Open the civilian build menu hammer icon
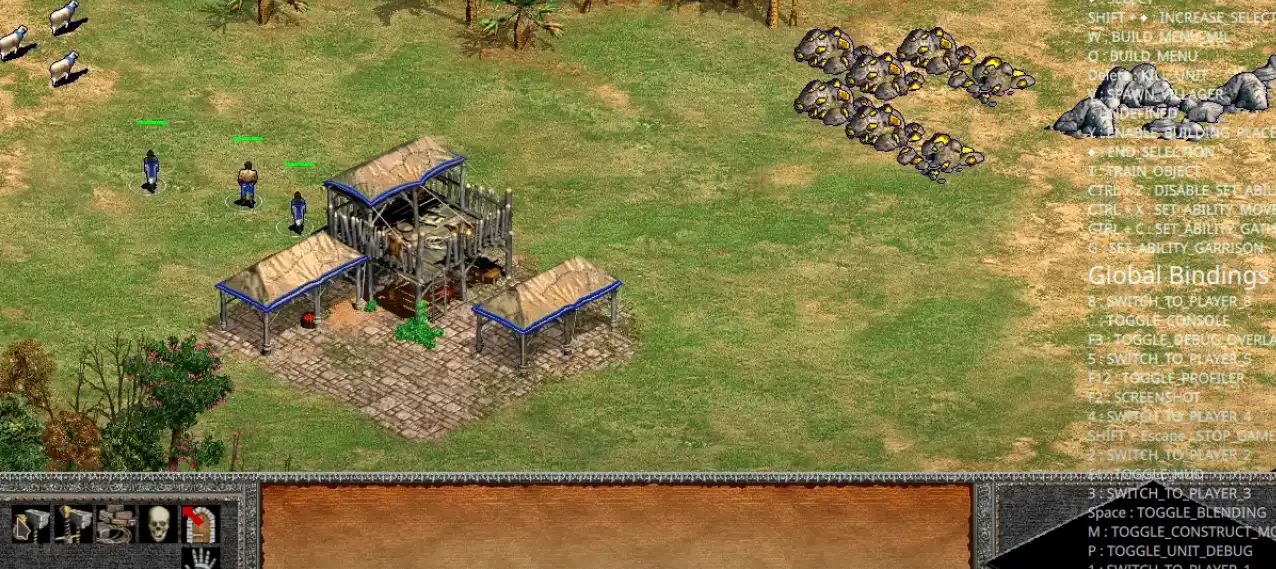1276x569 pixels. tap(31, 524)
